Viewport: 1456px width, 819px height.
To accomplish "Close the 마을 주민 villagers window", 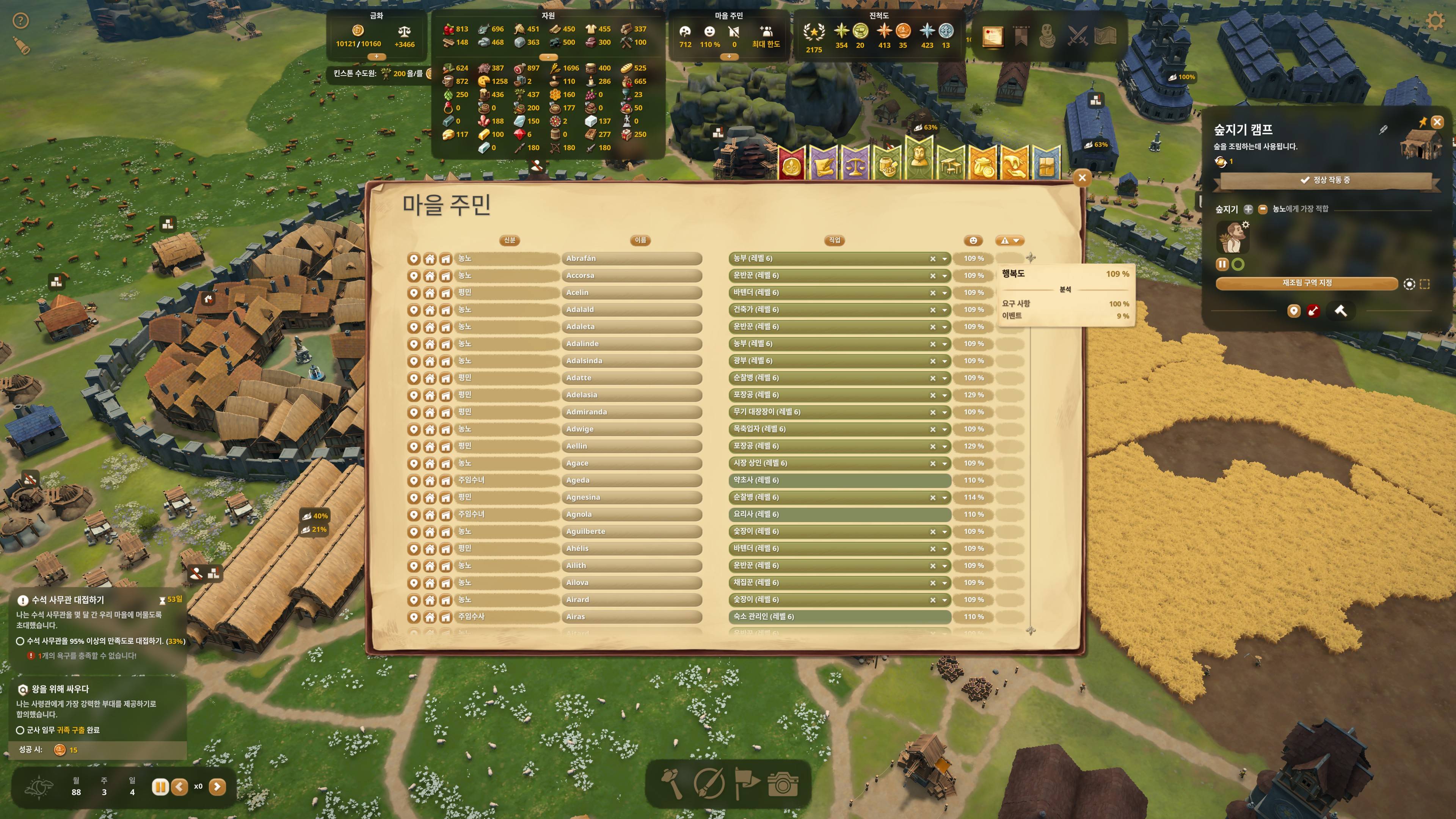I will (x=1082, y=178).
